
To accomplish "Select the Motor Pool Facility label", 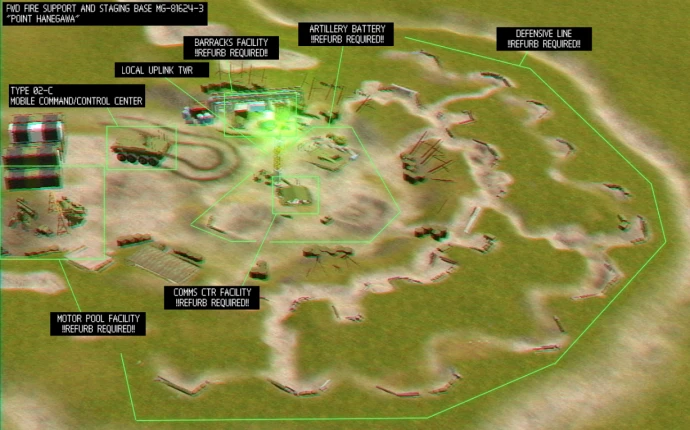I will click(x=97, y=323).
